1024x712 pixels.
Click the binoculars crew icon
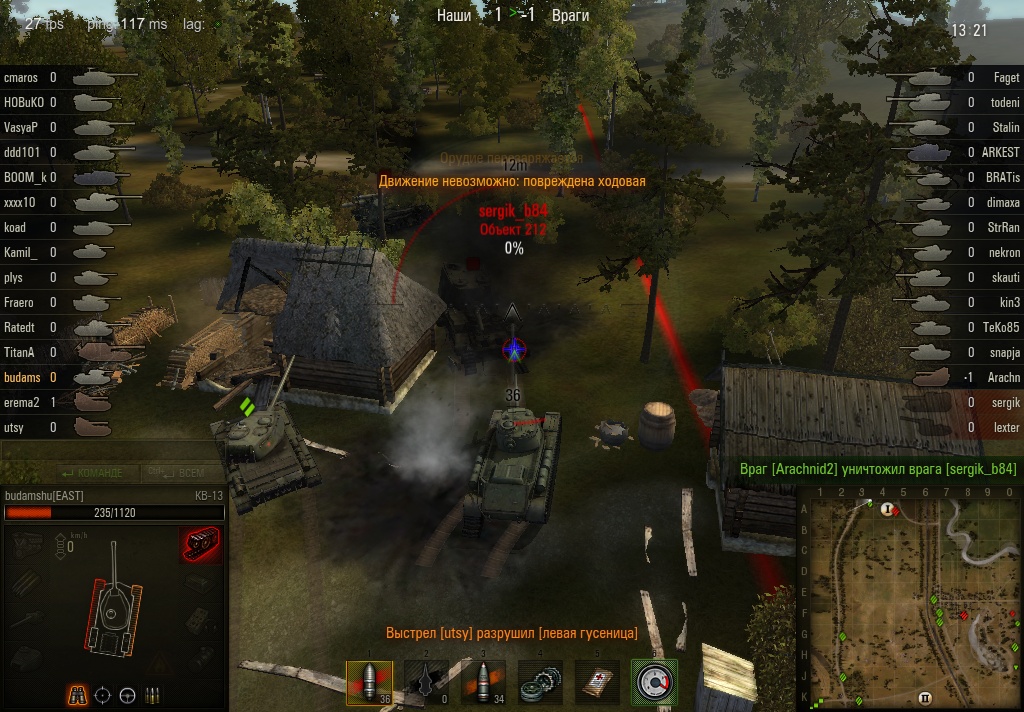(77, 694)
